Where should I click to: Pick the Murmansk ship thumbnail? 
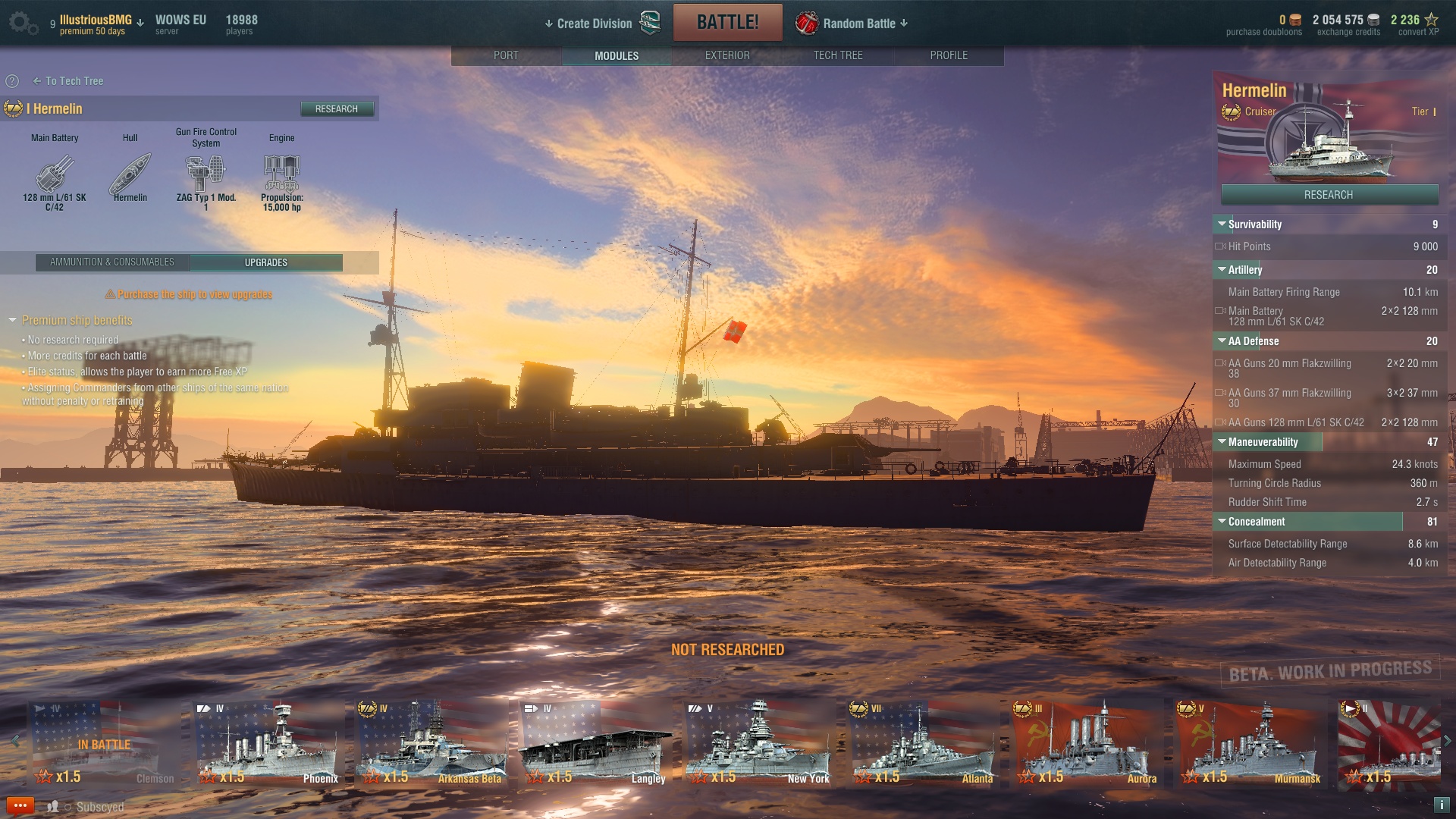point(1251,743)
